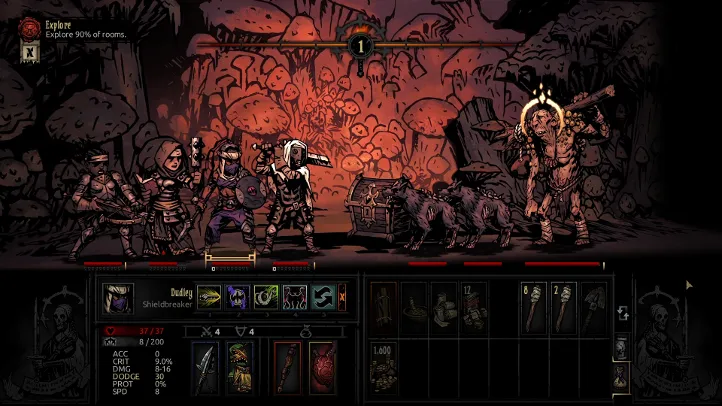The height and width of the screenshot is (406, 722).
Task: Select the 1,600 gold pile
Action: (x=383, y=366)
